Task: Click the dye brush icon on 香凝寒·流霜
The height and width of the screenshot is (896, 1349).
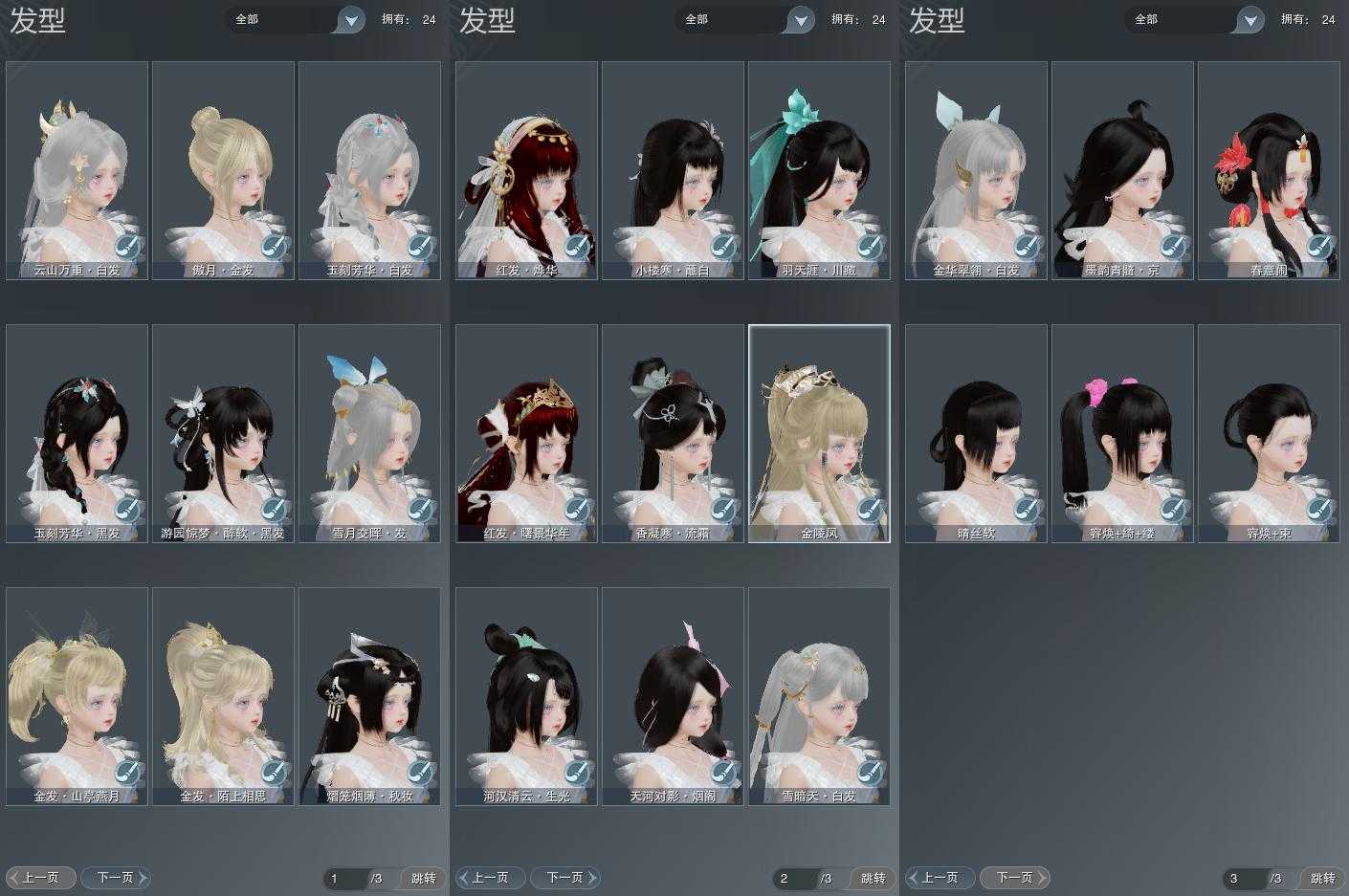Action: tap(724, 510)
